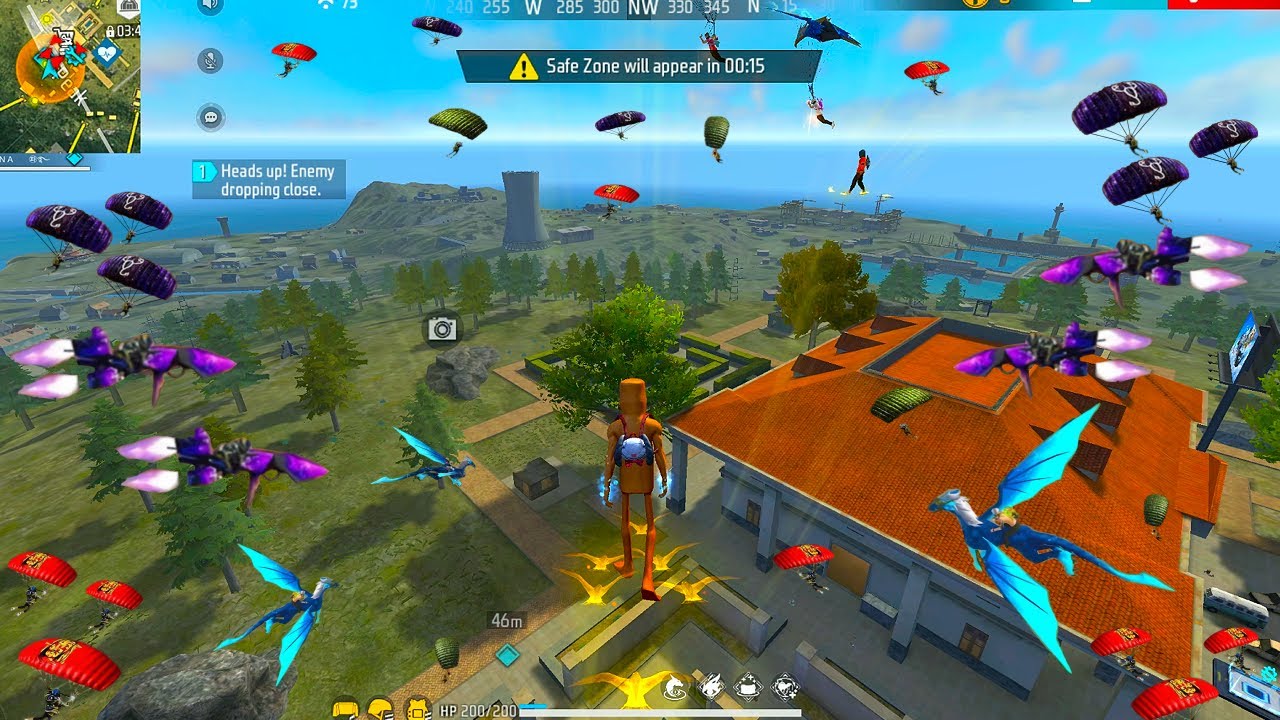Image resolution: width=1280 pixels, height=720 pixels.
Task: Select the yellow helmet slot
Action: (x=381, y=709)
